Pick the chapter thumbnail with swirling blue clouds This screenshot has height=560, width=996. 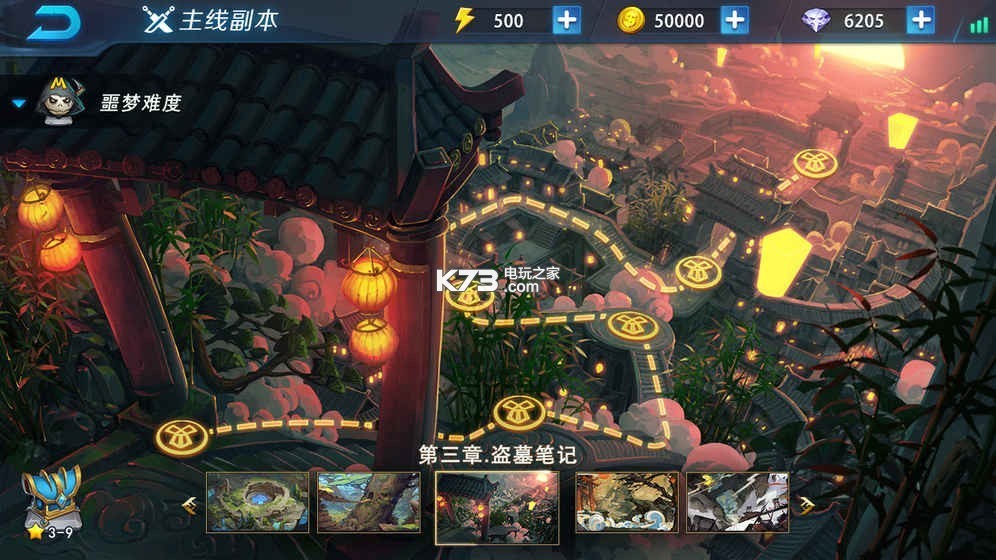pyautogui.click(x=625, y=502)
